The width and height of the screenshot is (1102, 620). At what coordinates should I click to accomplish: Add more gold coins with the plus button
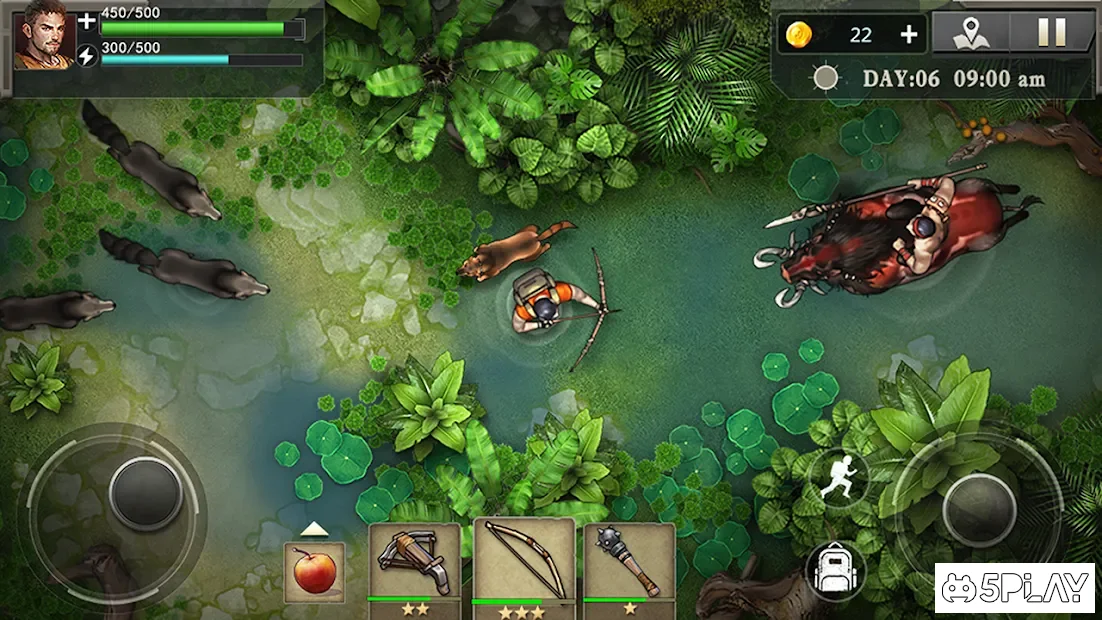click(908, 35)
